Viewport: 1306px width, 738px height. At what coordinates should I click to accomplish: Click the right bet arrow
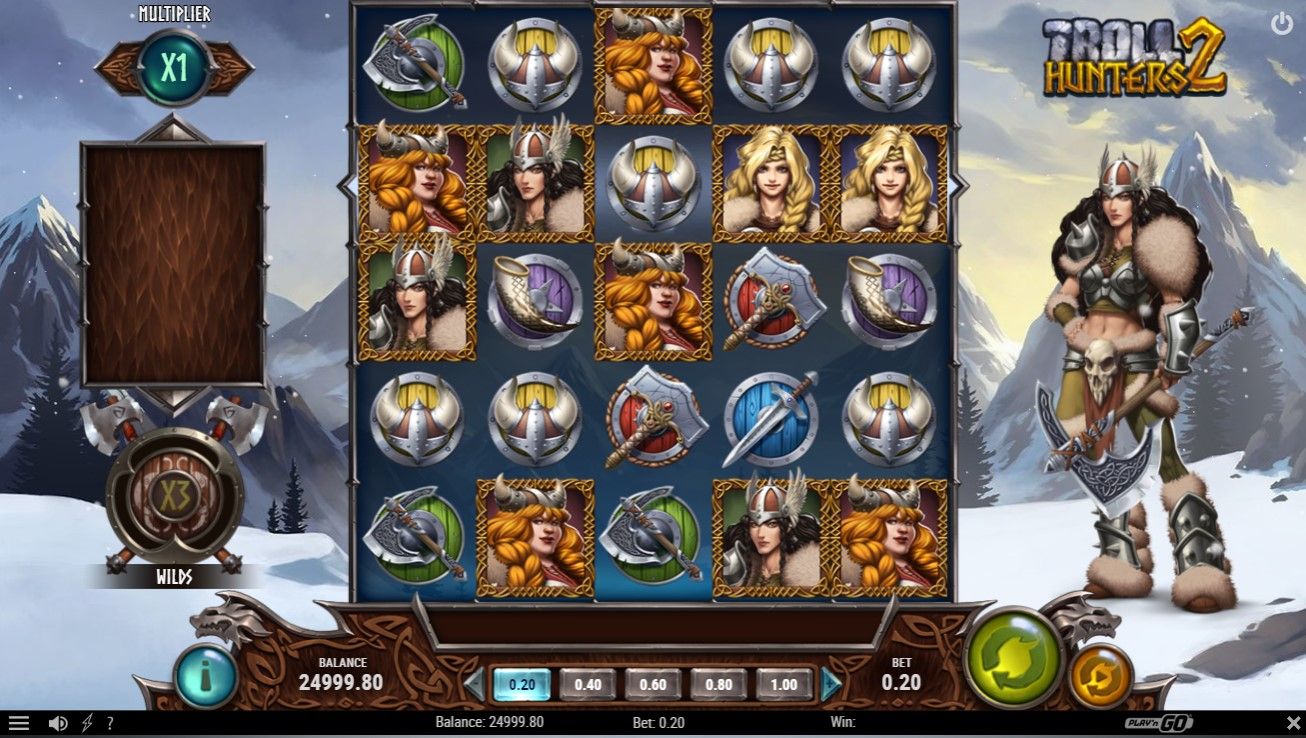pyautogui.click(x=831, y=684)
